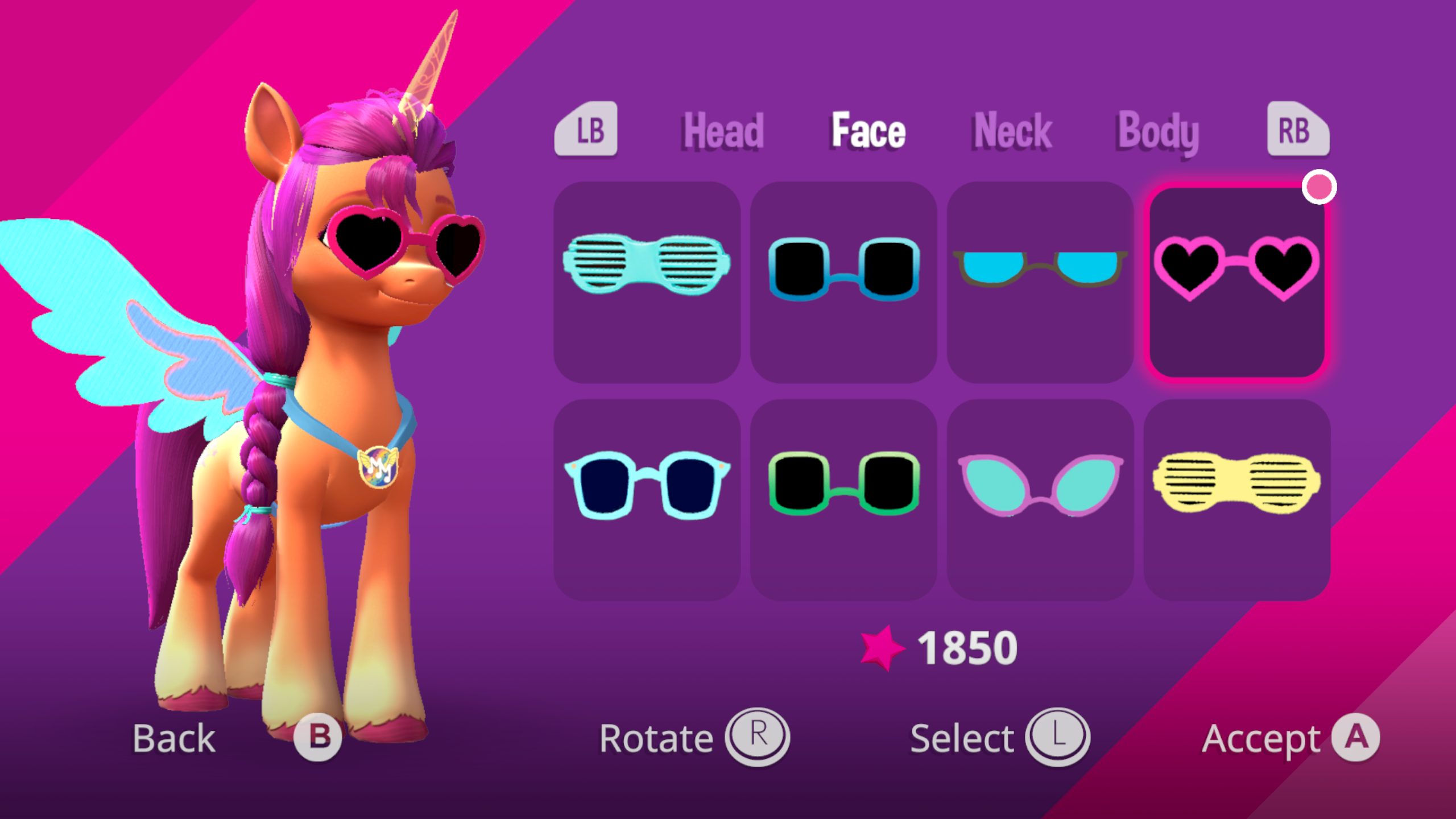Equip the green square-frame sunglasses
1456x819 pixels.
[843, 499]
